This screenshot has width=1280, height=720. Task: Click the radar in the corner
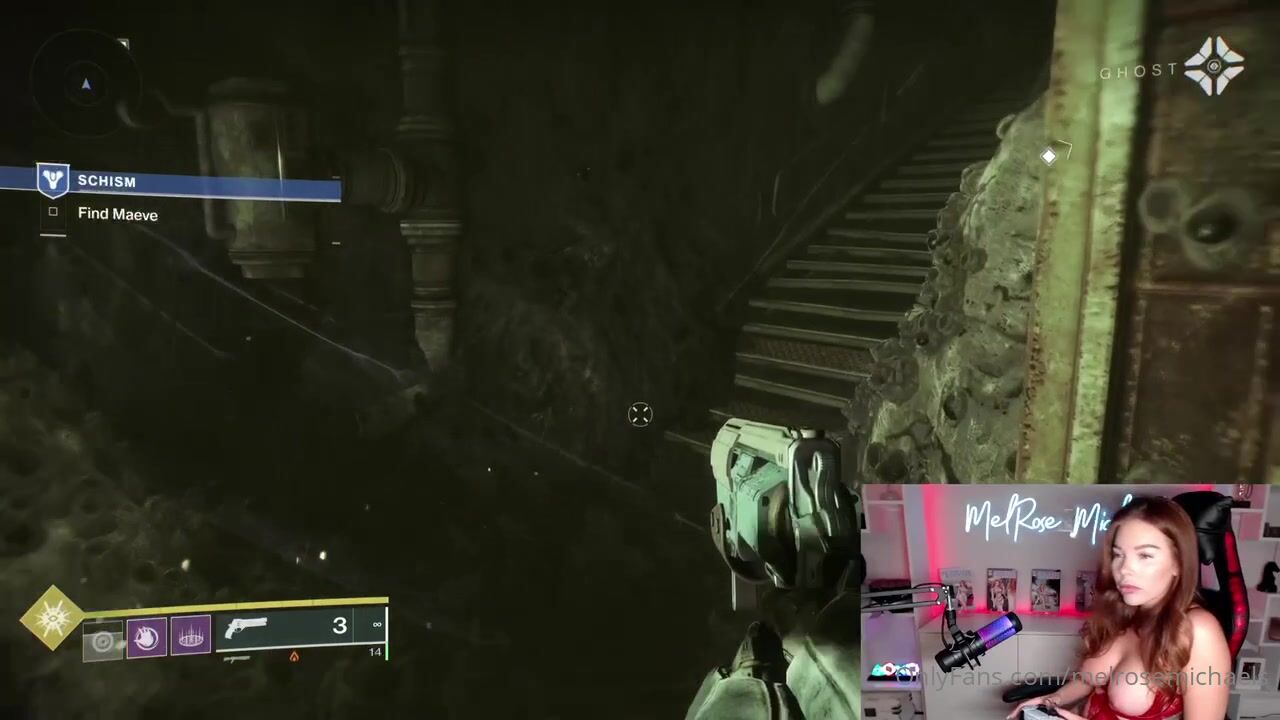click(x=85, y=84)
